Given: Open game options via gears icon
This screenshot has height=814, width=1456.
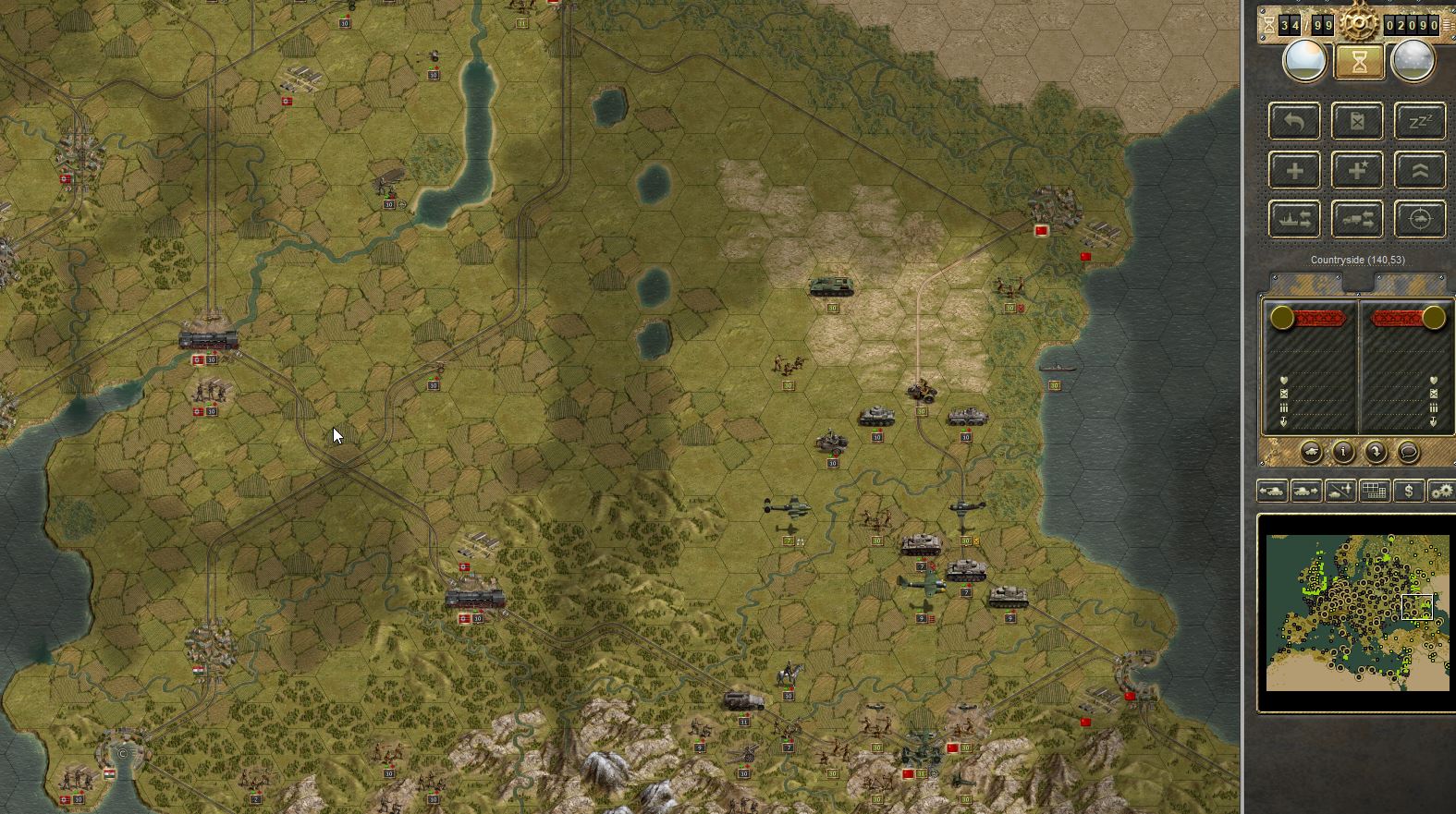Looking at the screenshot, I should [1442, 492].
